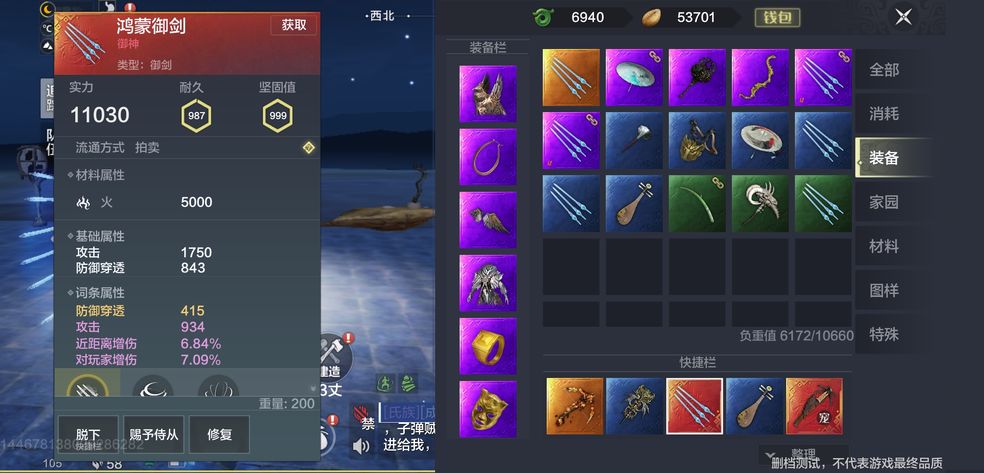Open the 家园 homestead tab
Viewport: 984px width, 473px height.
coord(884,201)
